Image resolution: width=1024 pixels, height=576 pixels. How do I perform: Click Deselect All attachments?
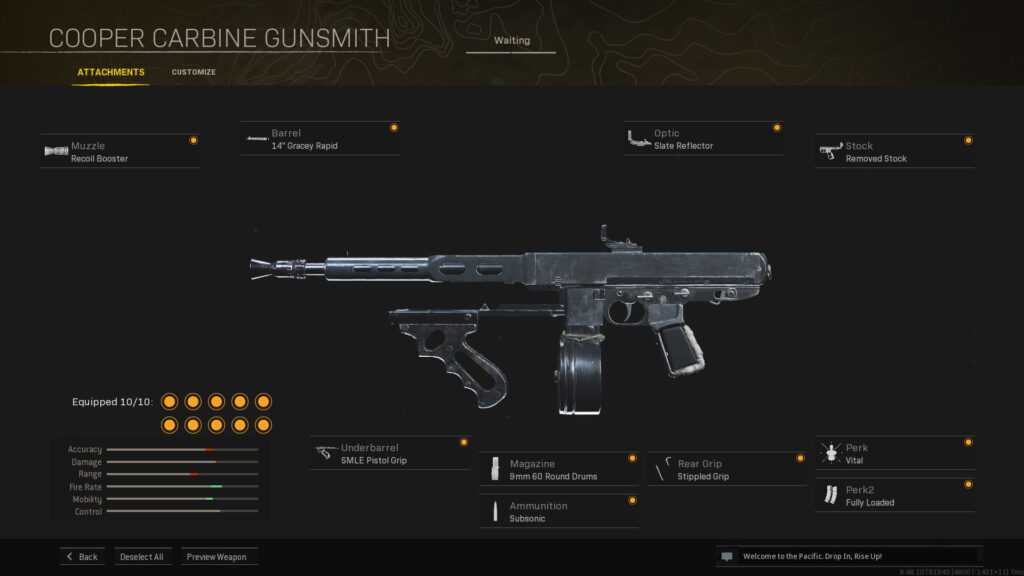pyautogui.click(x=142, y=557)
